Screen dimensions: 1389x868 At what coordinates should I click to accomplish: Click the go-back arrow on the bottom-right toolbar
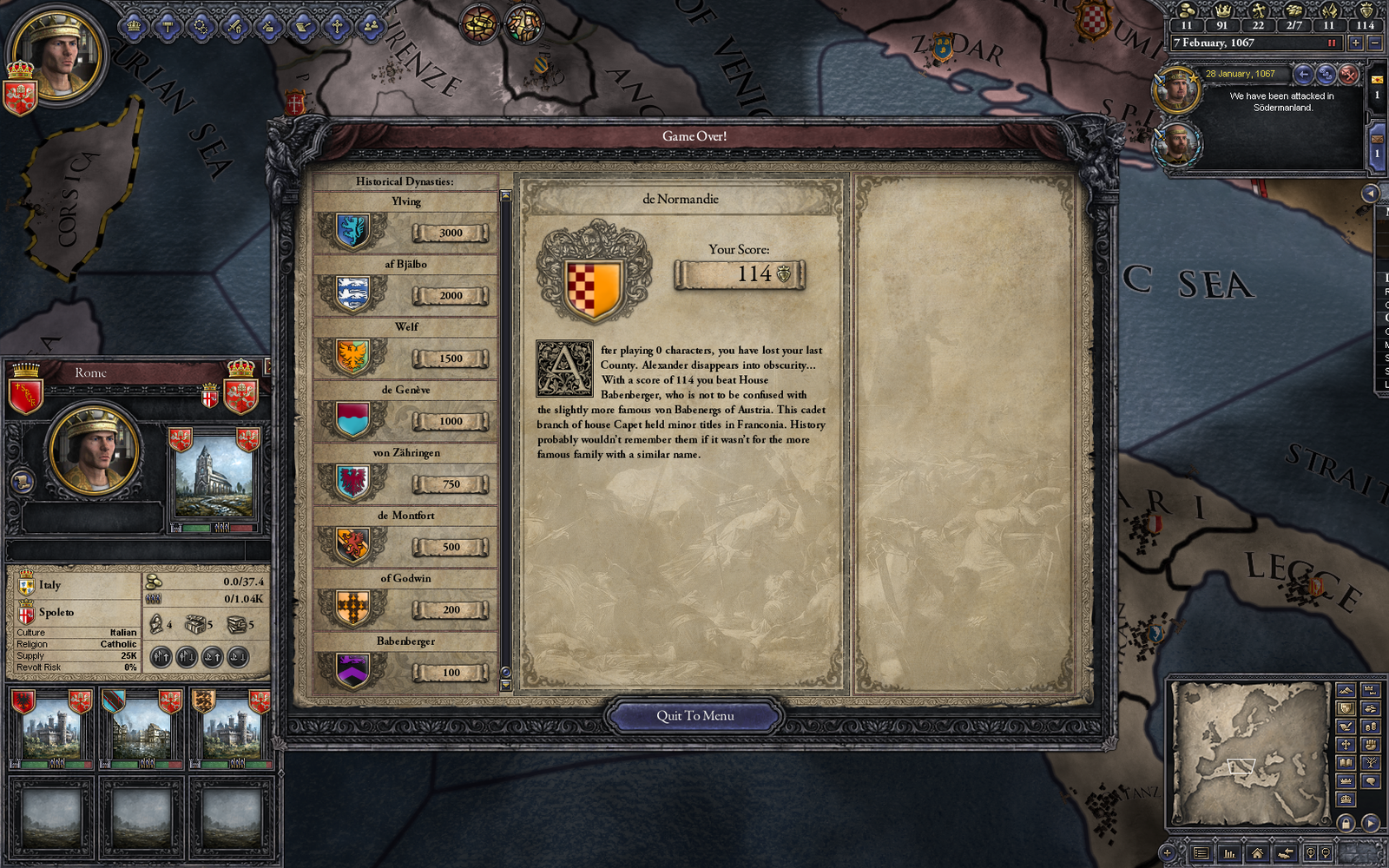(1286, 853)
